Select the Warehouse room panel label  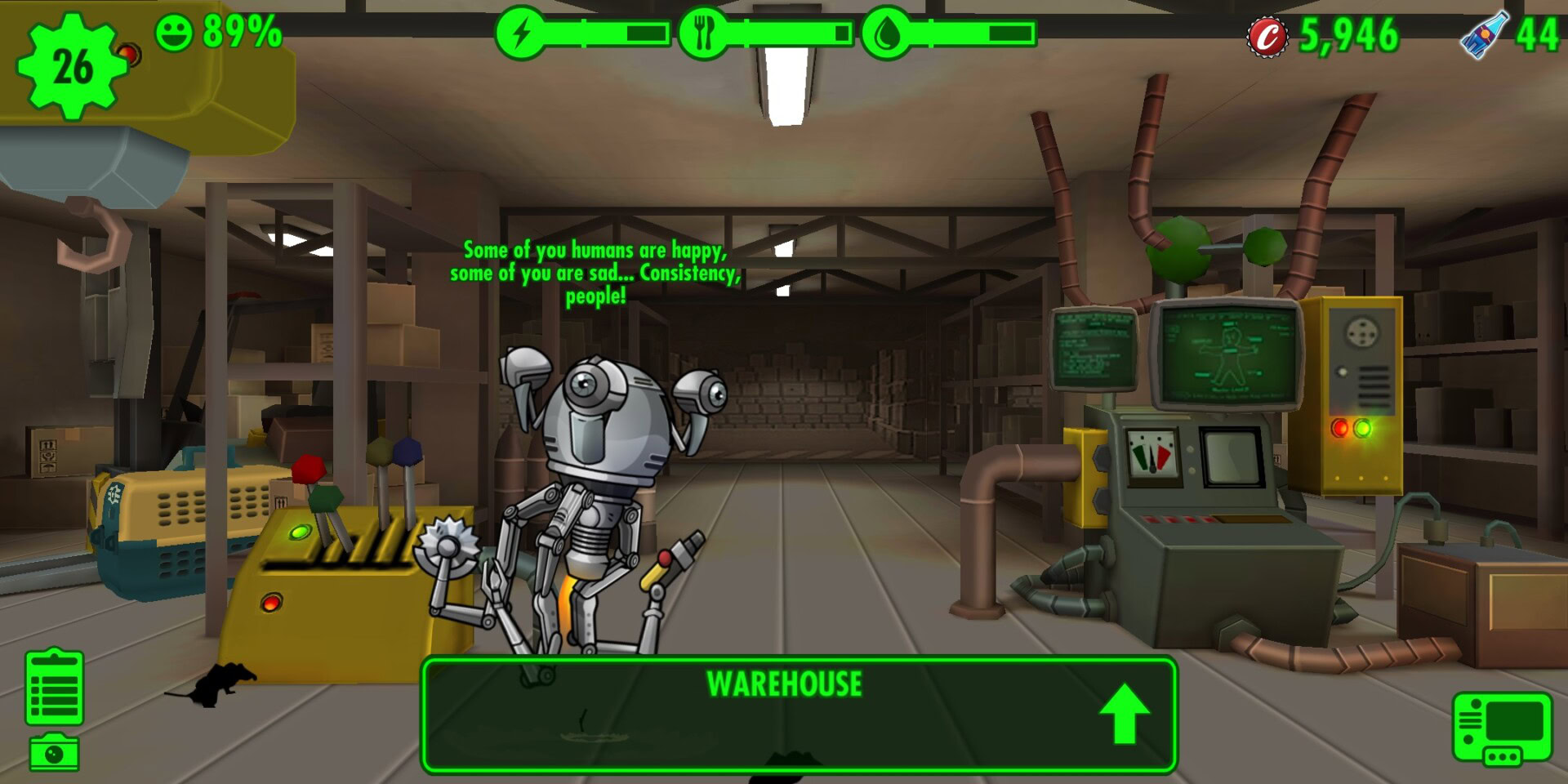[783, 684]
